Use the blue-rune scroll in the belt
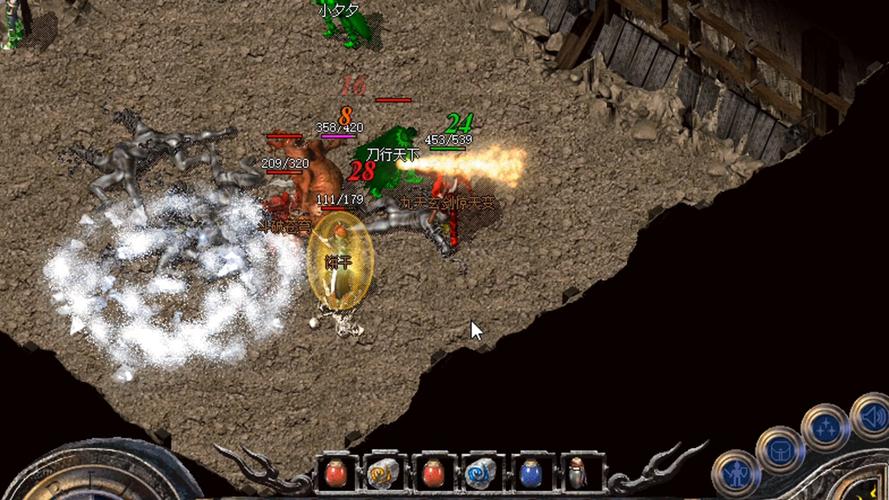The width and height of the screenshot is (889, 500). [x=481, y=473]
